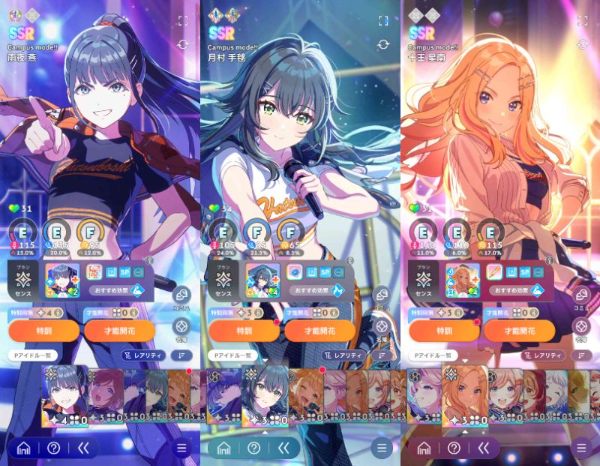
Task: Choose 才能開花 on 月村手毬's screen
Action: [316, 331]
